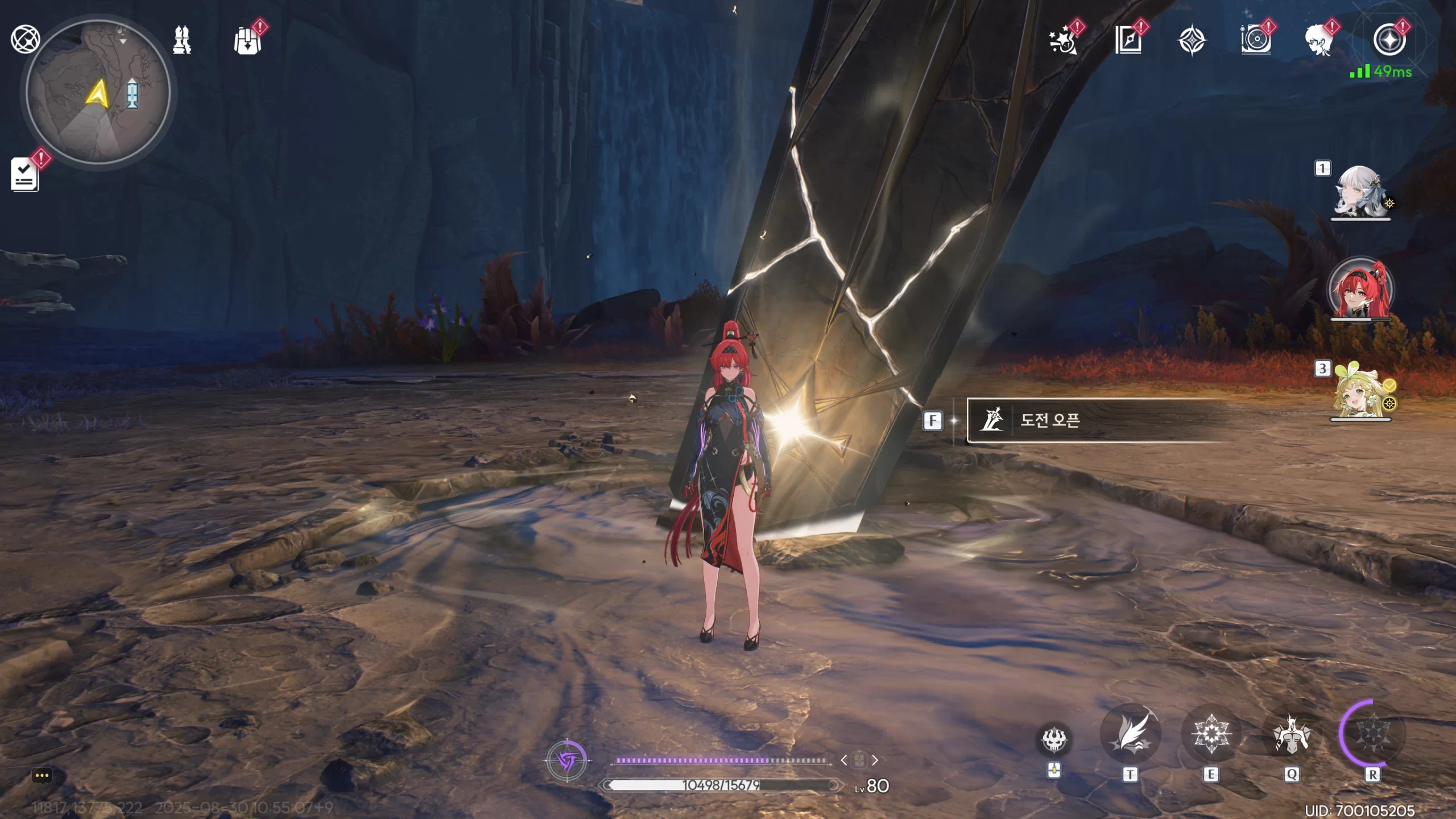Open the disc record player icon

(x=1256, y=41)
